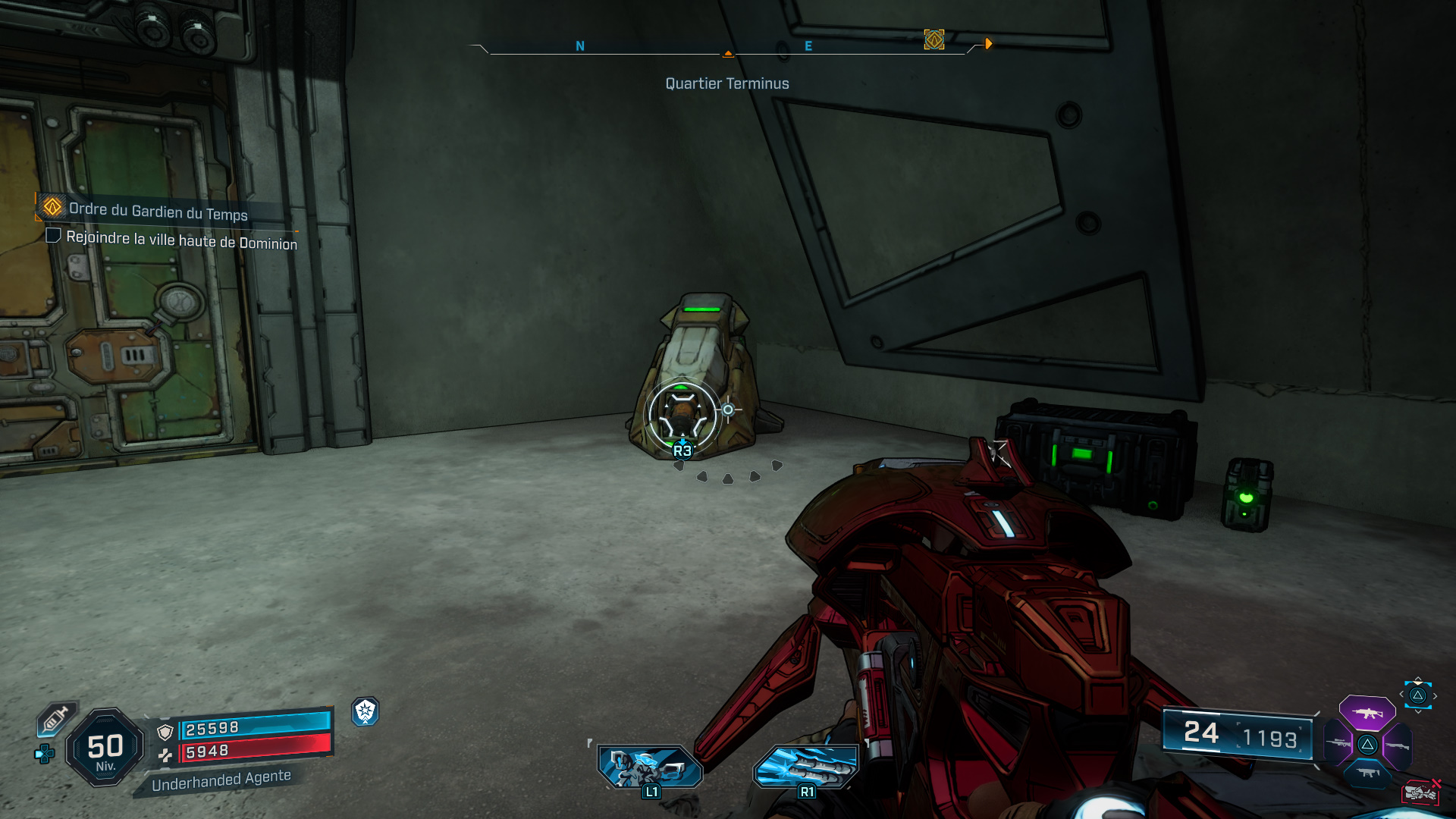Click the triangle weapon-swap button icon
The width and height of the screenshot is (1456, 819).
point(1417,695)
